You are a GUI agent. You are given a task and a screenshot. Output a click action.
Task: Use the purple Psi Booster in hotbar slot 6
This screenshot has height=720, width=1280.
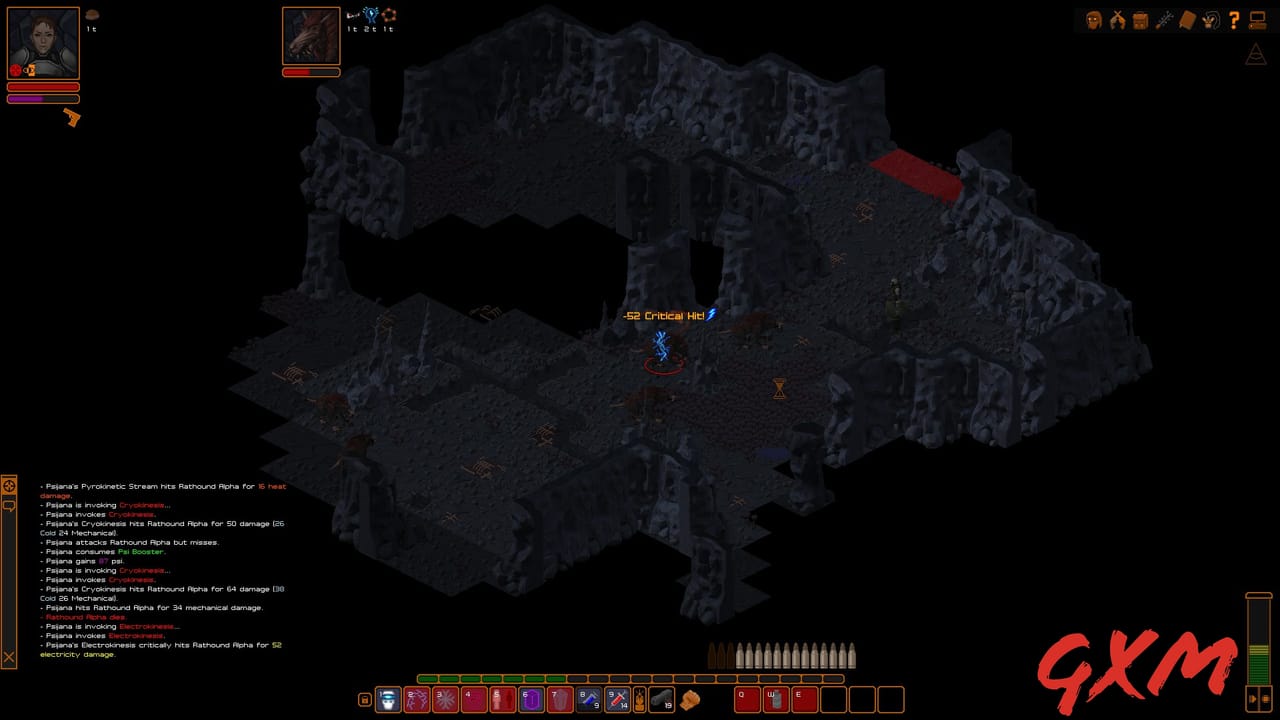coord(531,700)
